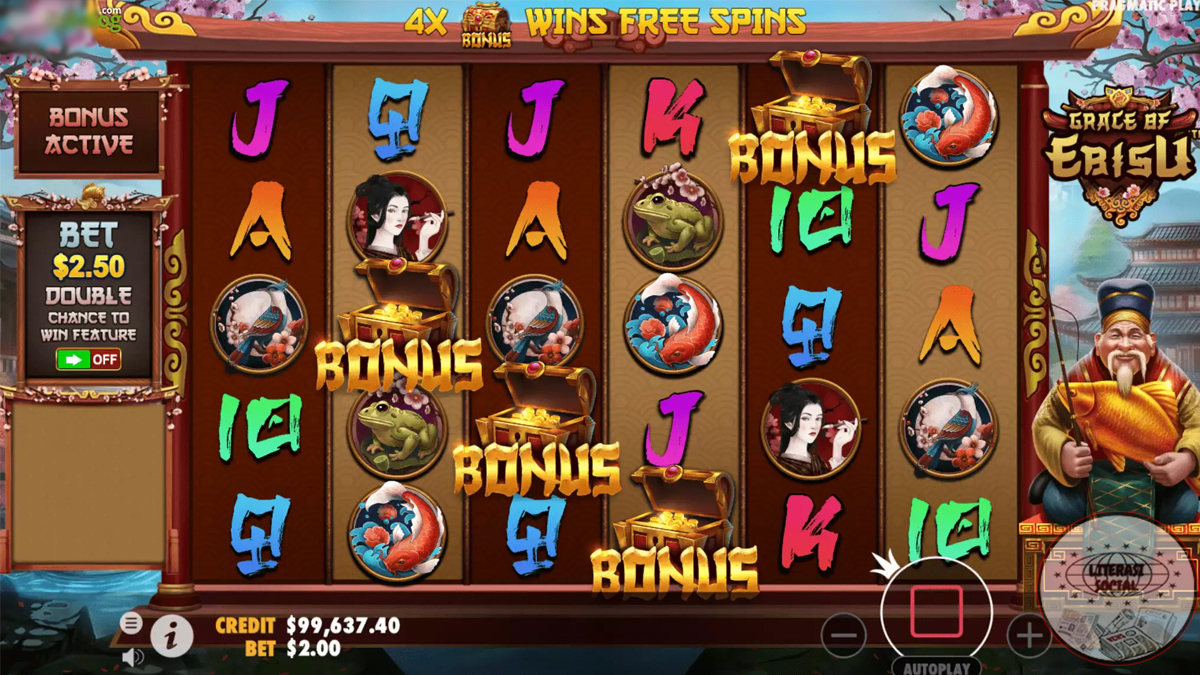Decrease the bet with the minus button
This screenshot has height=675, width=1200.
click(x=844, y=634)
